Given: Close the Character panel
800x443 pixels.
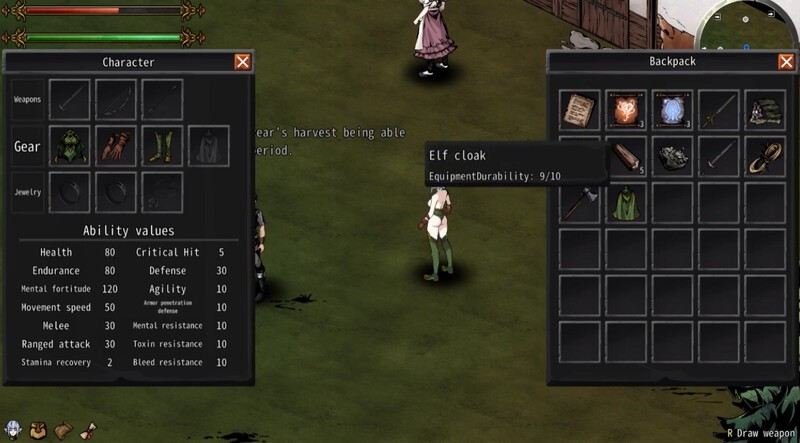Looking at the screenshot, I should point(242,62).
